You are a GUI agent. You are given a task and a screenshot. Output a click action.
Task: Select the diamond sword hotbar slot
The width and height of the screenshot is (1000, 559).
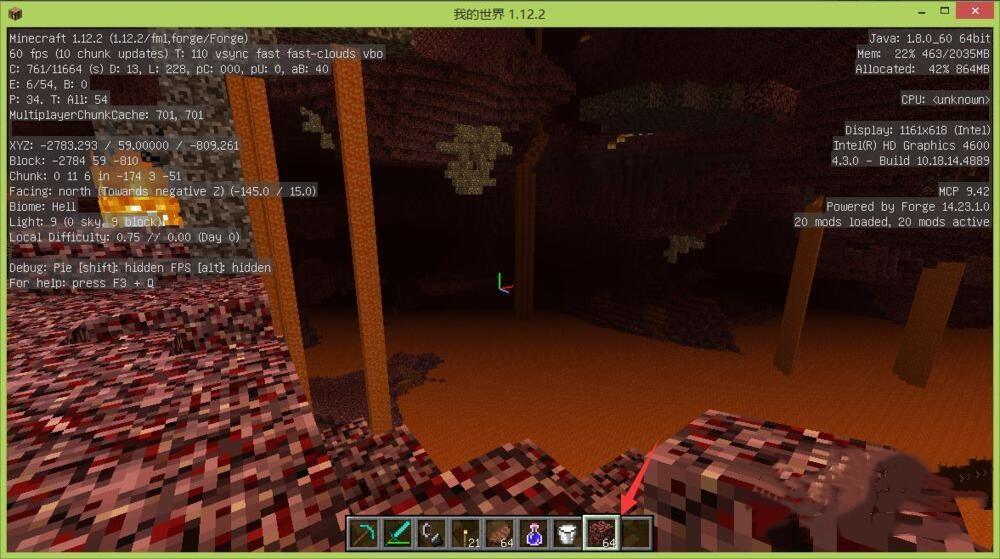tap(397, 533)
